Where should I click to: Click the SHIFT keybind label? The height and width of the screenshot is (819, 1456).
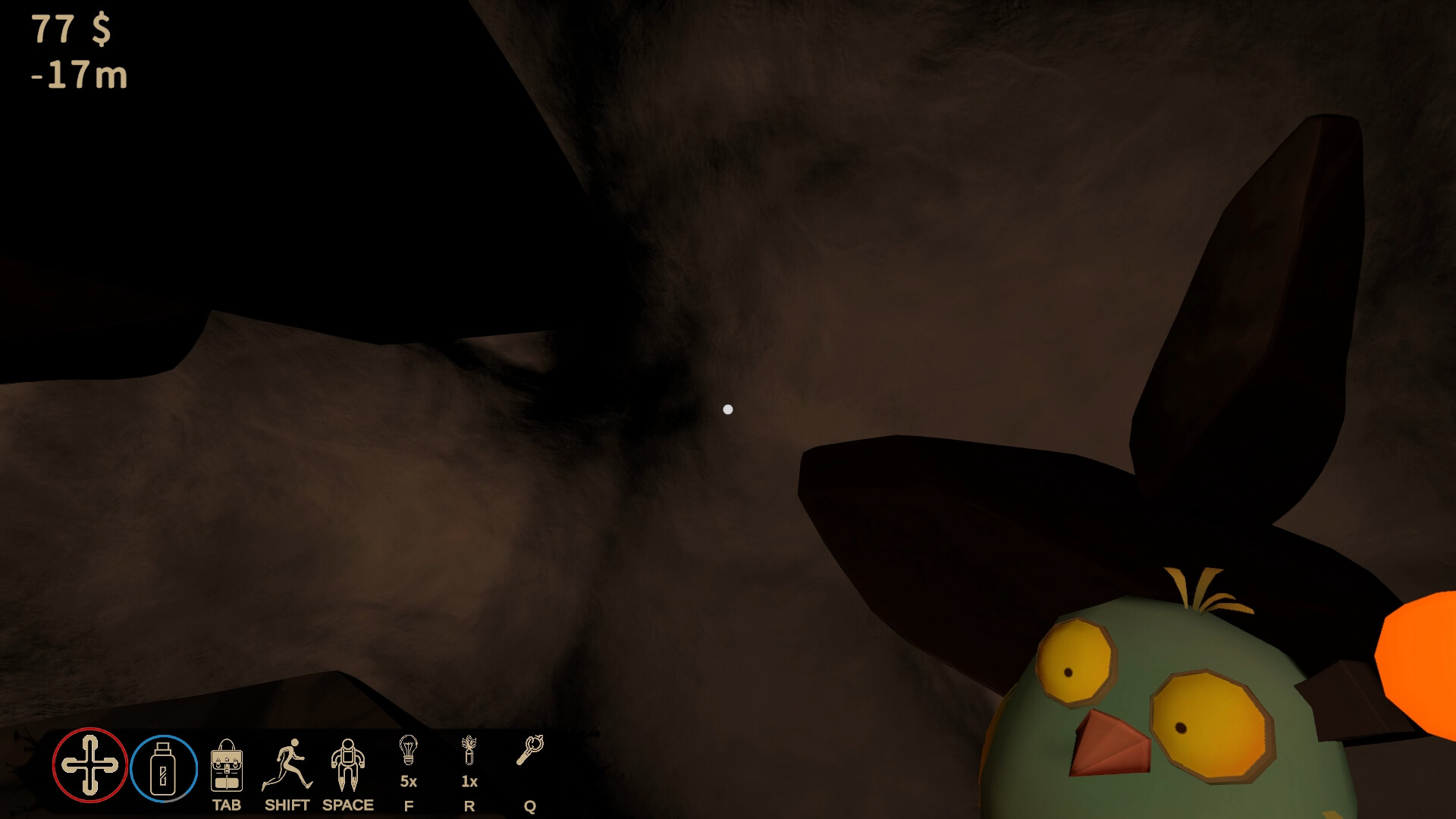click(288, 806)
